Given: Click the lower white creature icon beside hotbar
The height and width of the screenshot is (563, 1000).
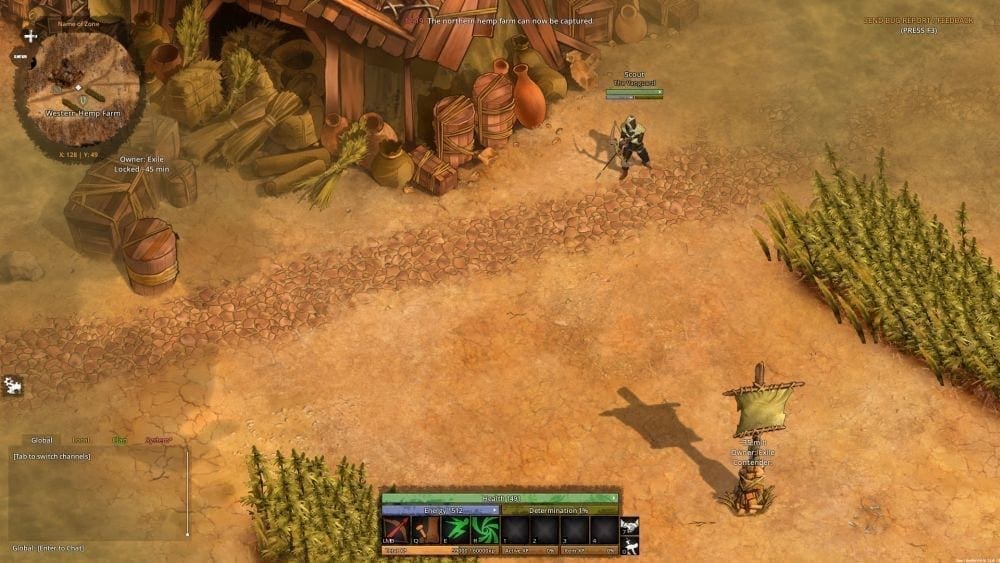Looking at the screenshot, I should tap(629, 546).
